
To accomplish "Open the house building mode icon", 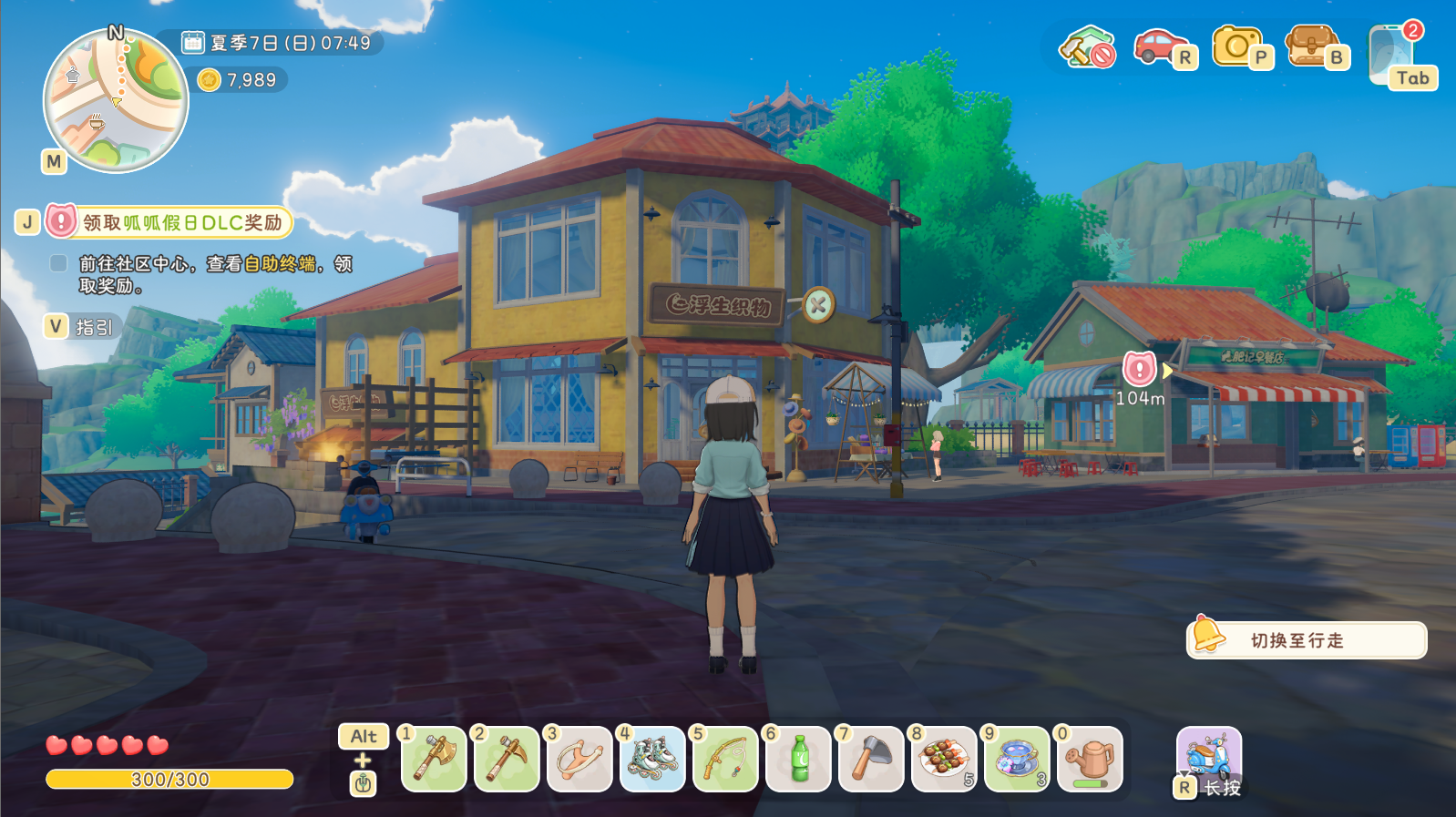I will pyautogui.click(x=1087, y=47).
